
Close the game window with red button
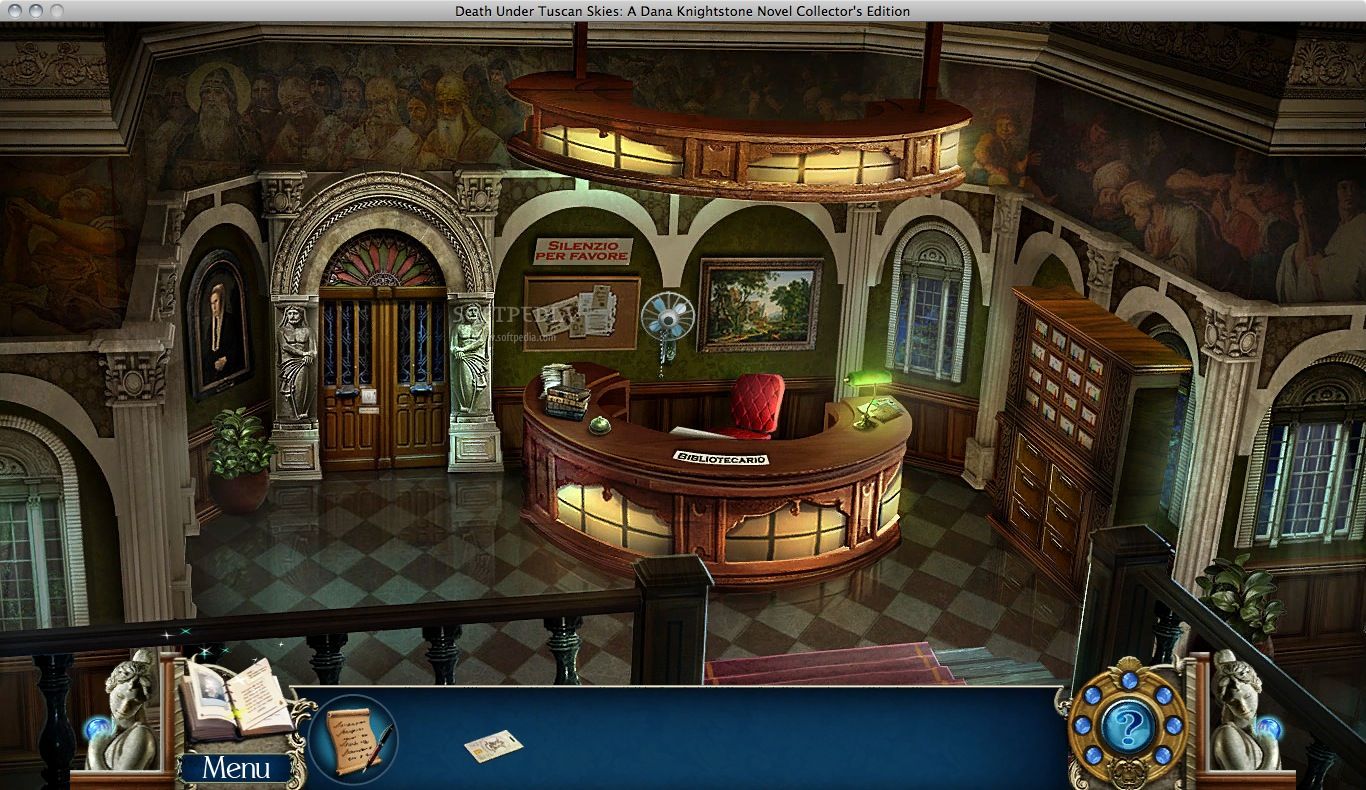coord(14,11)
